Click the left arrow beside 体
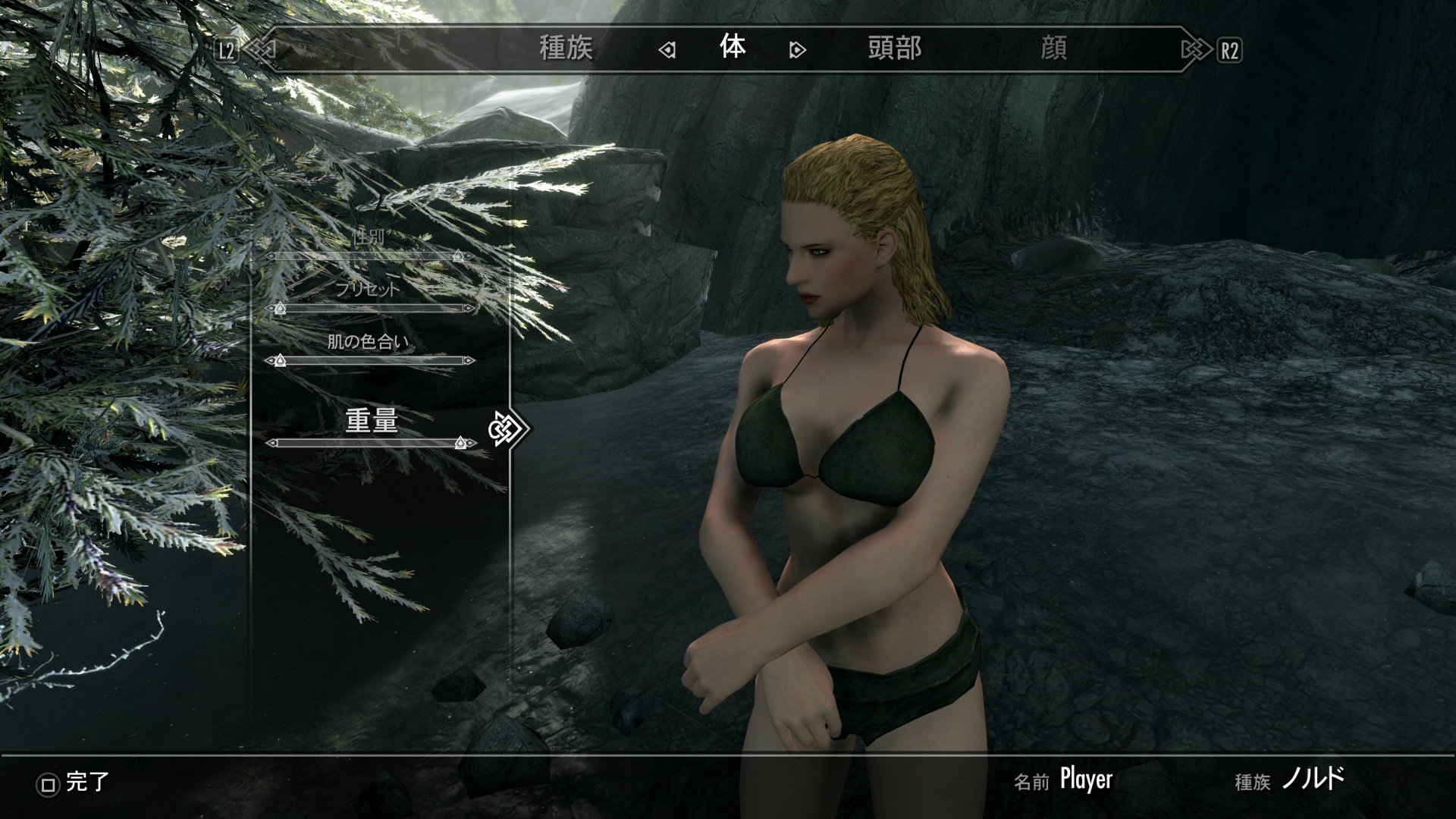This screenshot has height=819, width=1456. (x=667, y=50)
